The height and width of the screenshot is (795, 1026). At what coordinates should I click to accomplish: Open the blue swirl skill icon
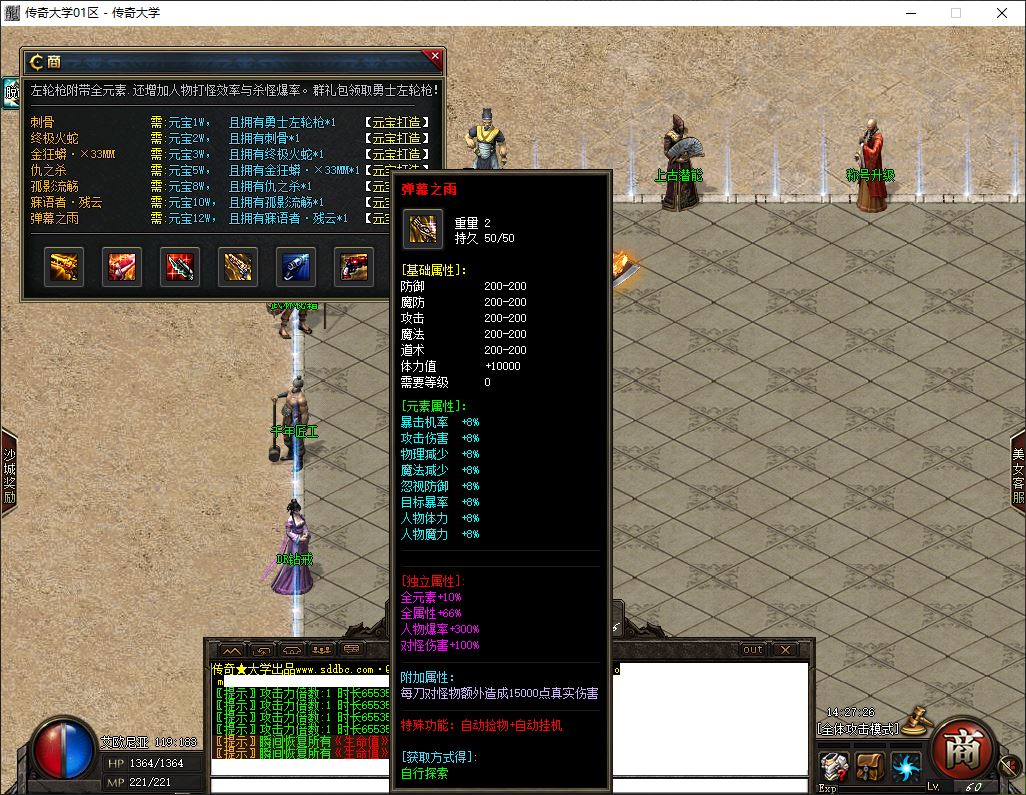pyautogui.click(x=906, y=767)
